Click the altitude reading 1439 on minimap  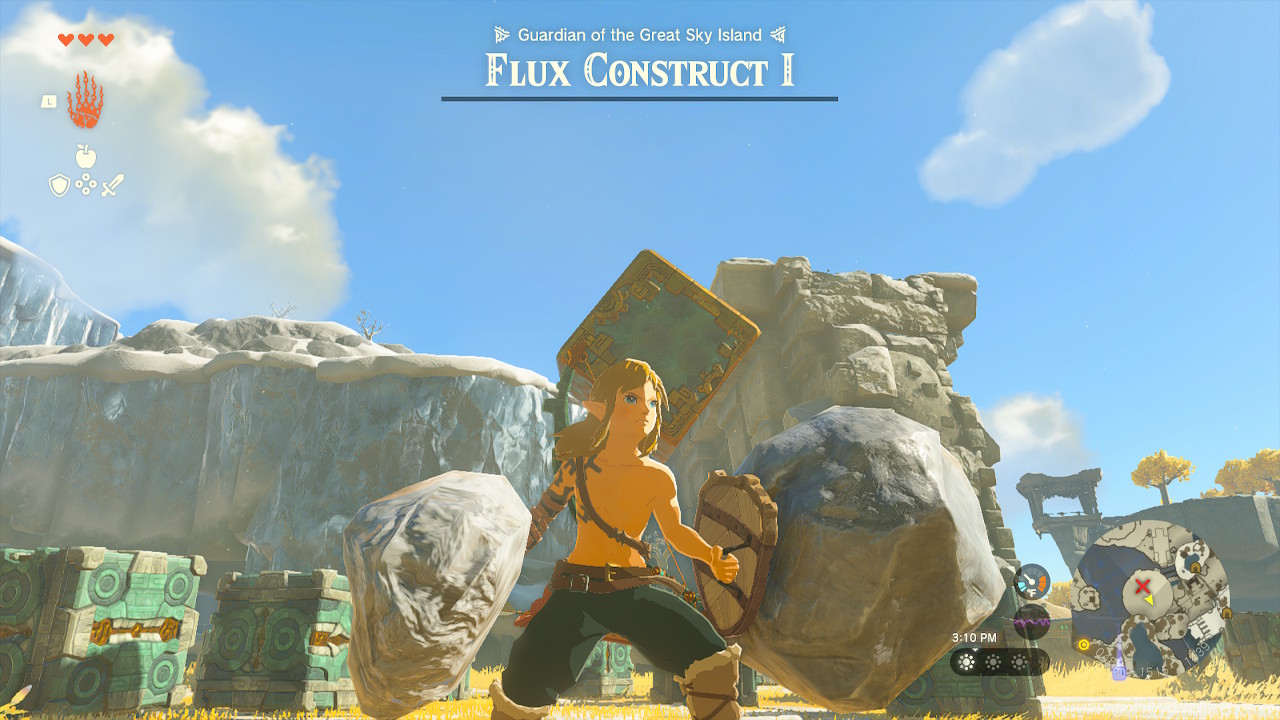click(1198, 651)
